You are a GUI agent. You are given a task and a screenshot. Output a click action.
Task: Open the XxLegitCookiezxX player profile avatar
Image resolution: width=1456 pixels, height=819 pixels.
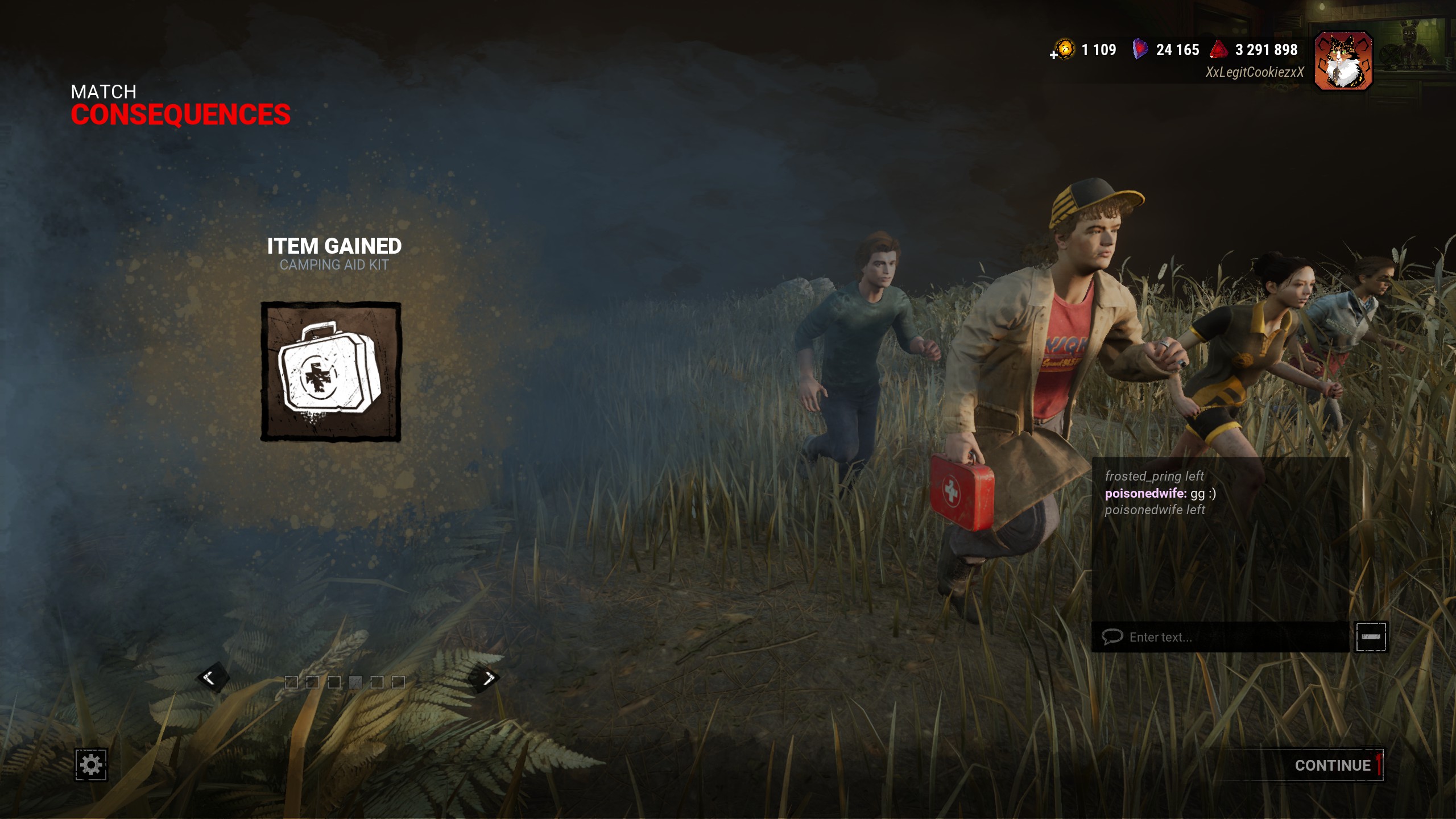[x=1343, y=61]
